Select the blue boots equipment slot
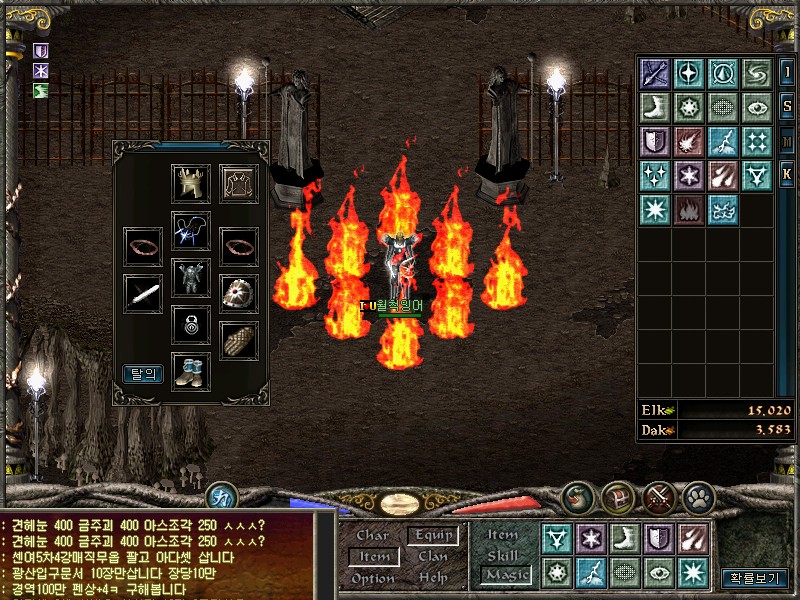 [x=190, y=370]
